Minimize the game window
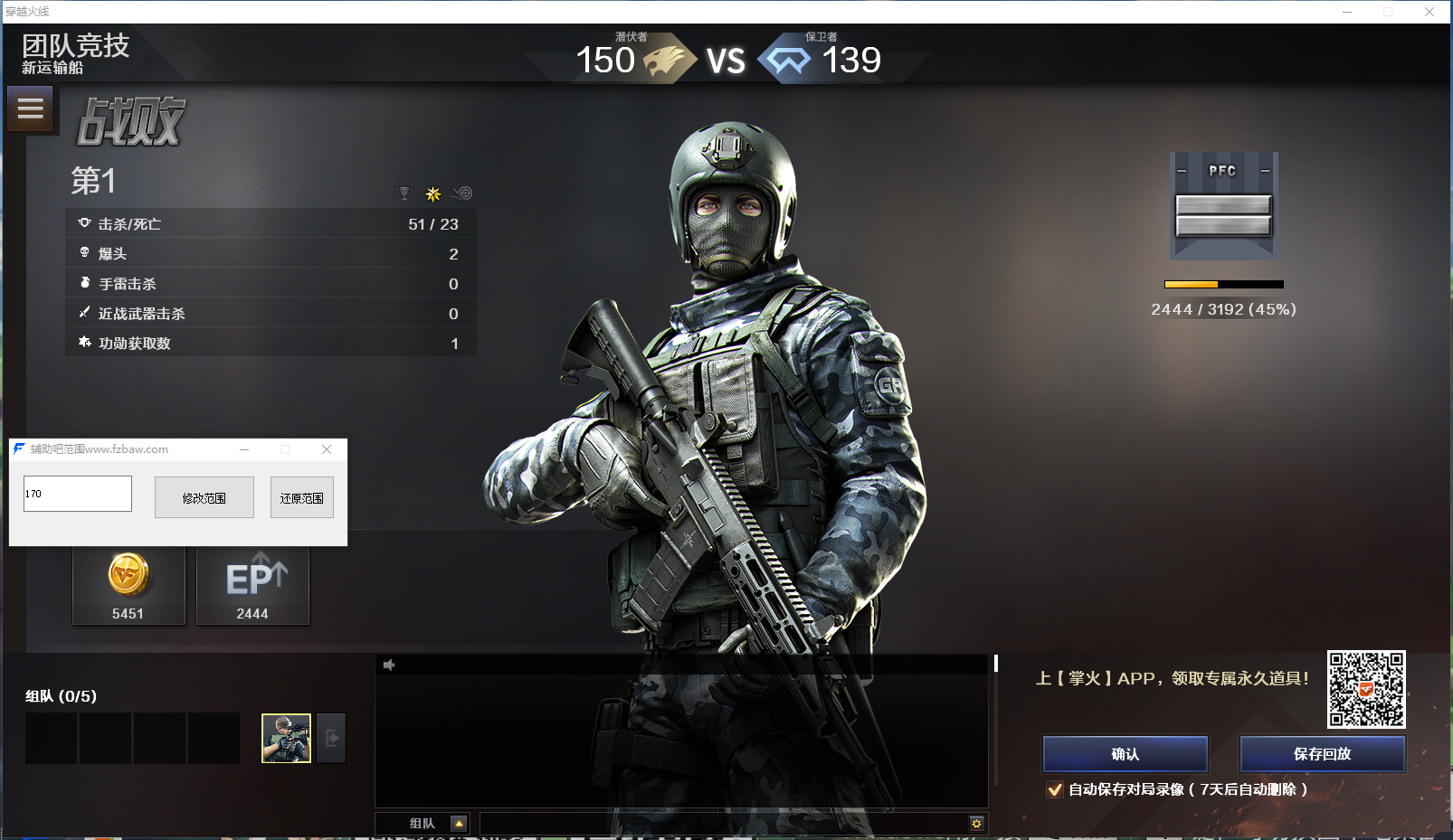Screen dimensions: 1453x840 1347,12
